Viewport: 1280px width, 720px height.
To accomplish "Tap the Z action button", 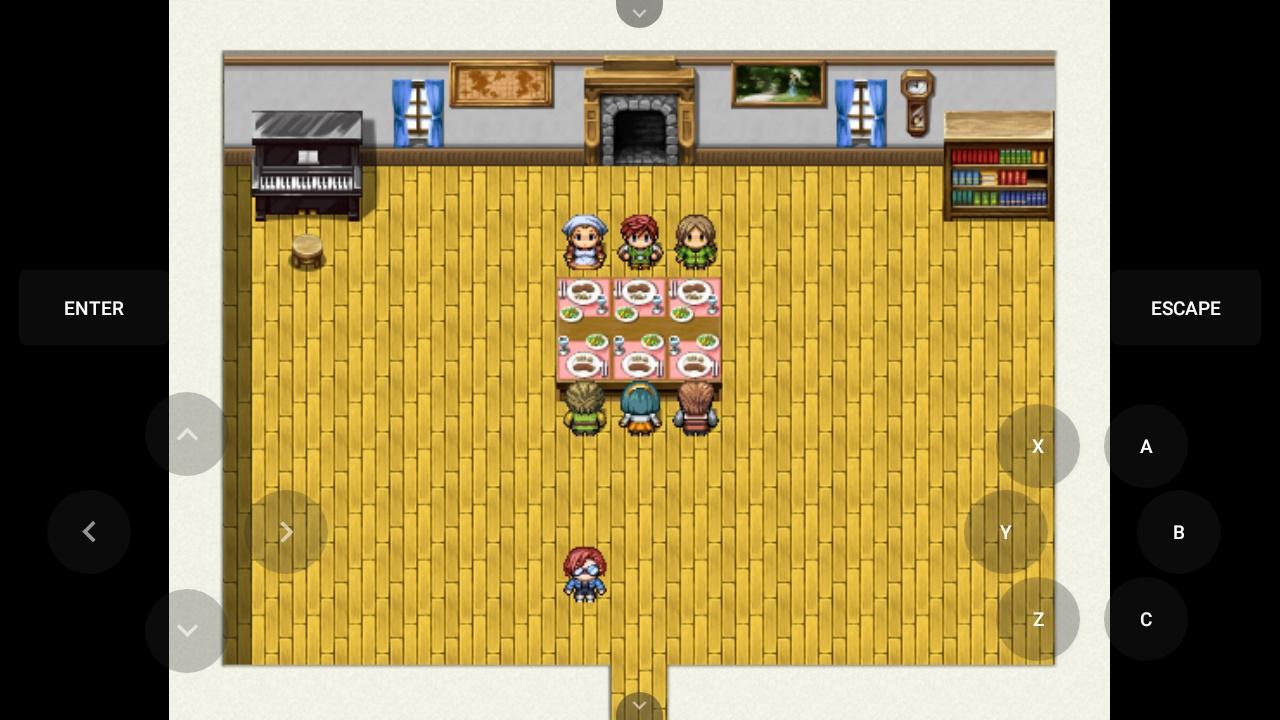I will point(1038,619).
